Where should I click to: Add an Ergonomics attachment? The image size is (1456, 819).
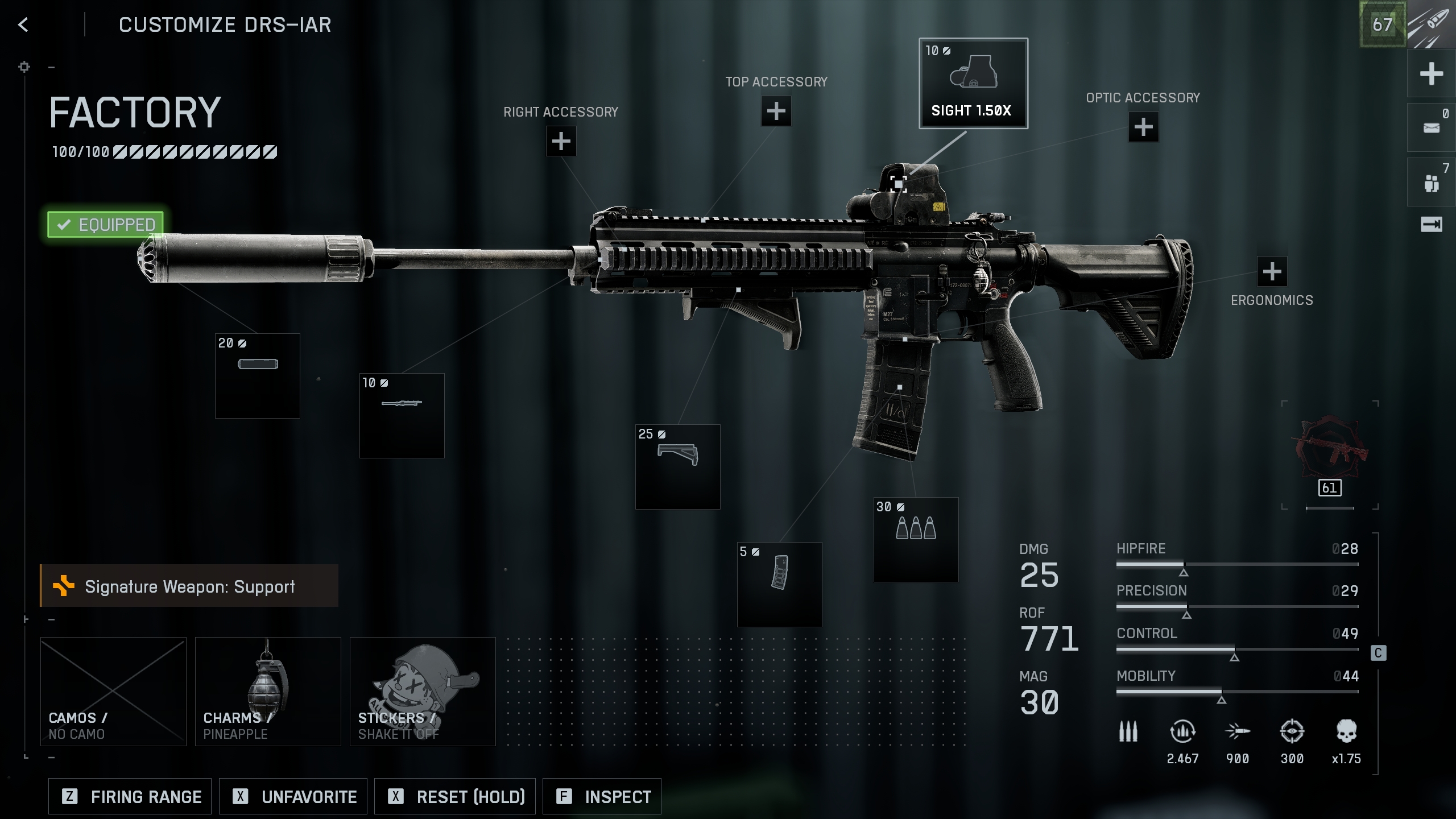[1272, 272]
